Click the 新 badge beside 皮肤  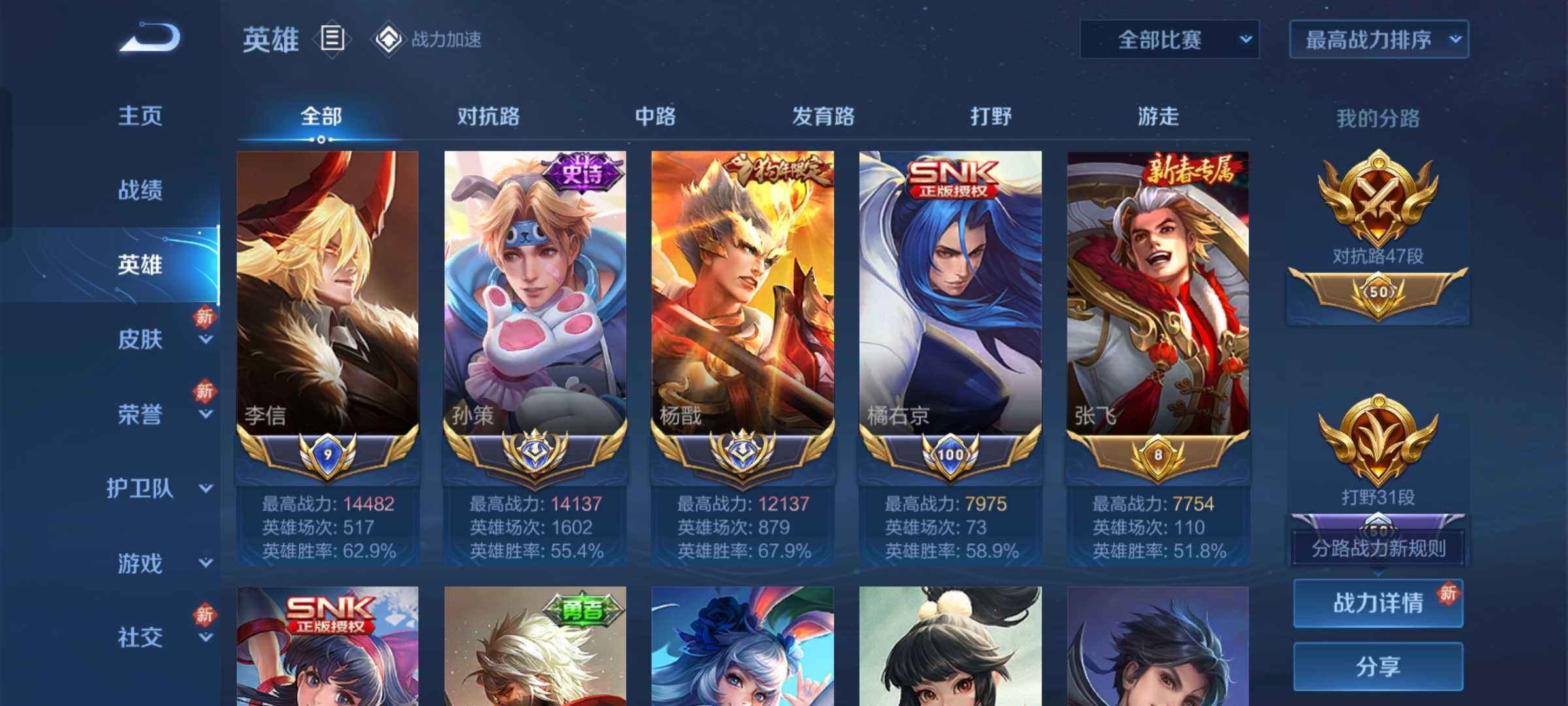203,315
